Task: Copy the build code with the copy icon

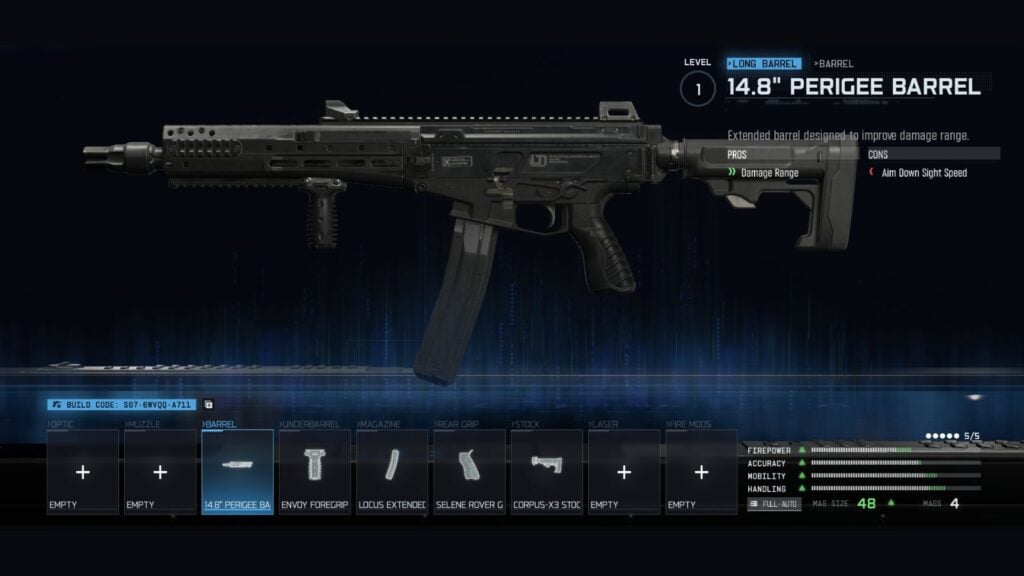Action: (209, 405)
